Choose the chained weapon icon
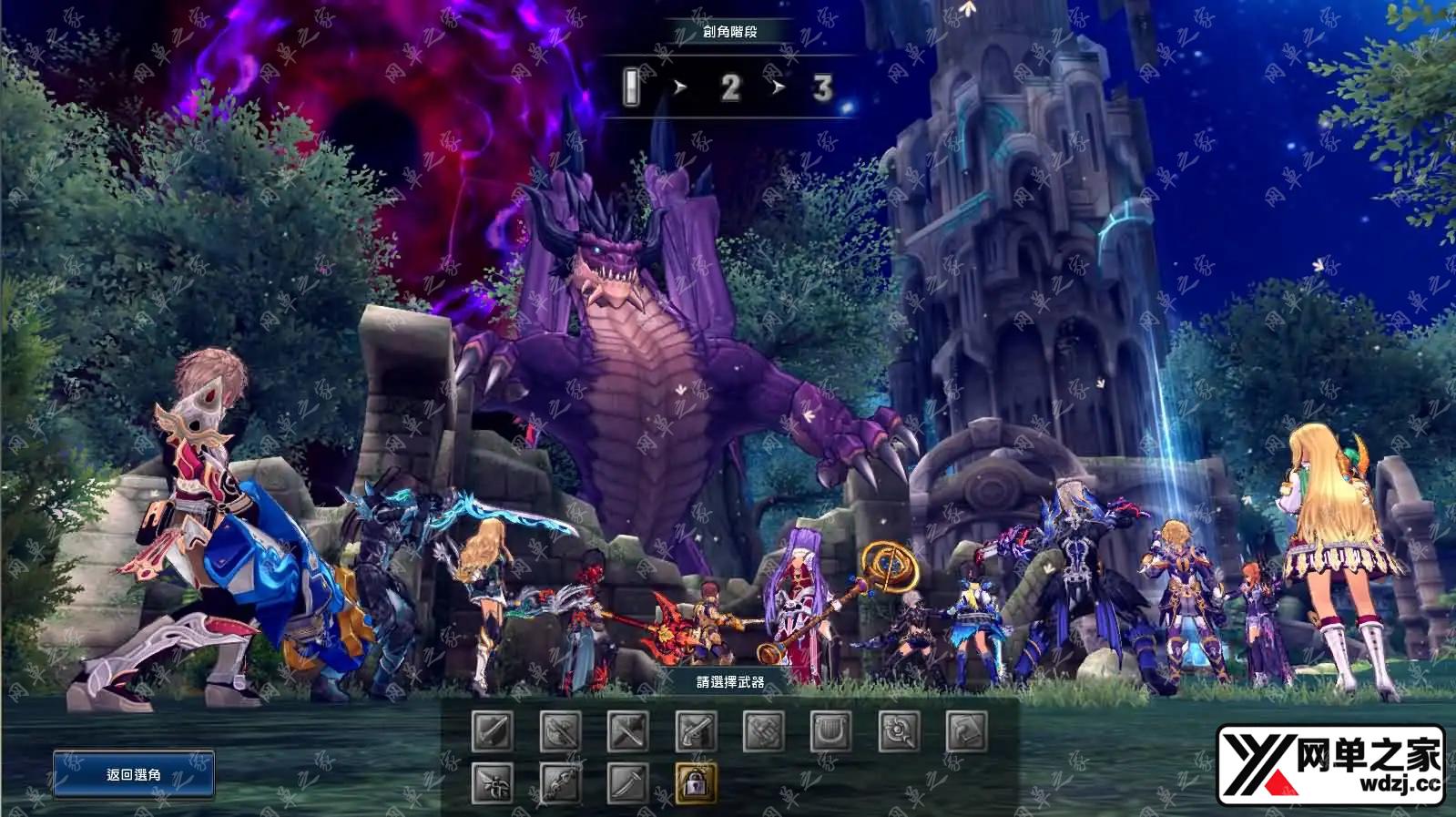Viewport: 1456px width, 817px height. (x=559, y=783)
